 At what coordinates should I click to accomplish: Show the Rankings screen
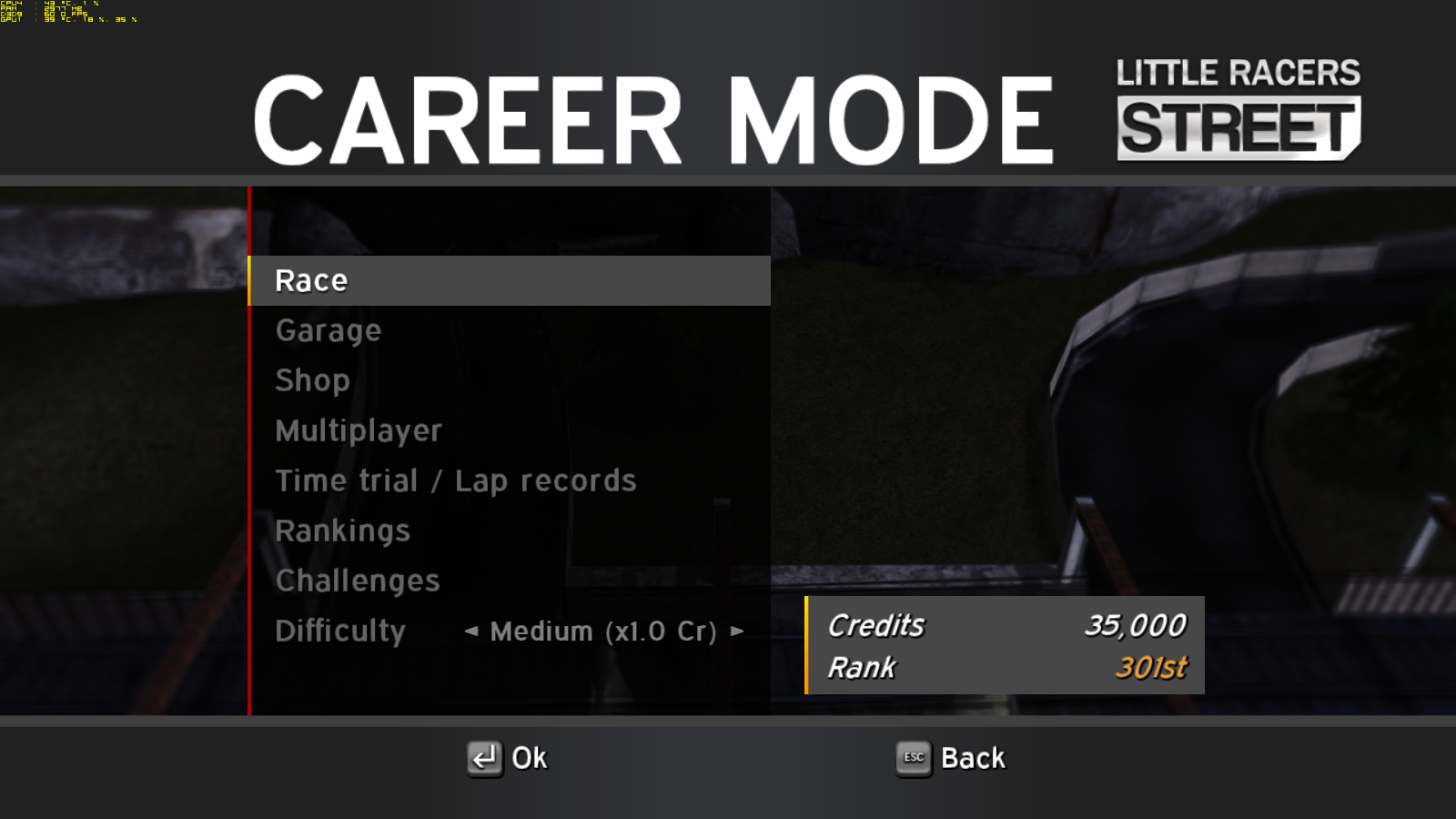click(x=342, y=531)
